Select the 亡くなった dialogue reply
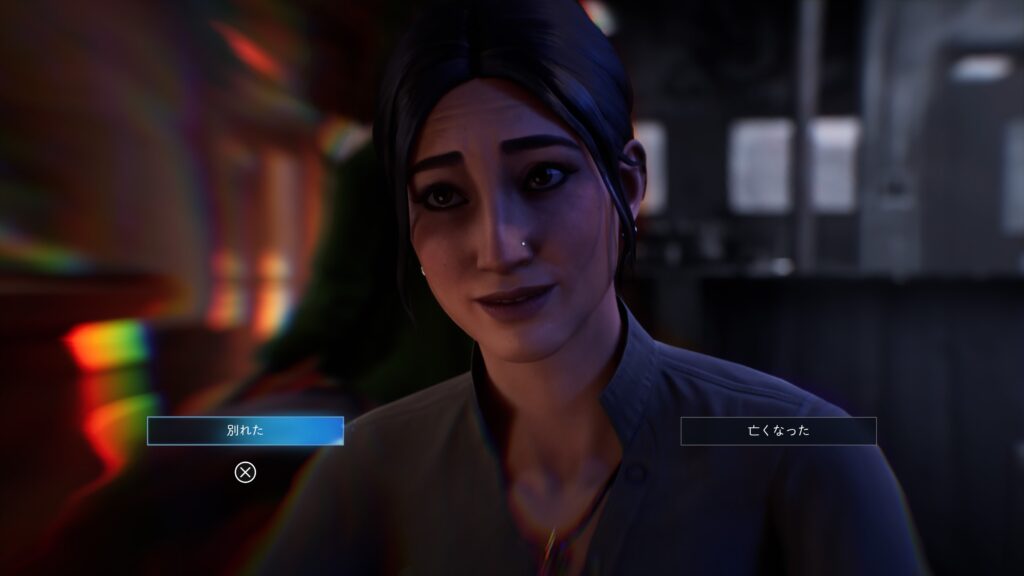The height and width of the screenshot is (576, 1024). (x=778, y=431)
